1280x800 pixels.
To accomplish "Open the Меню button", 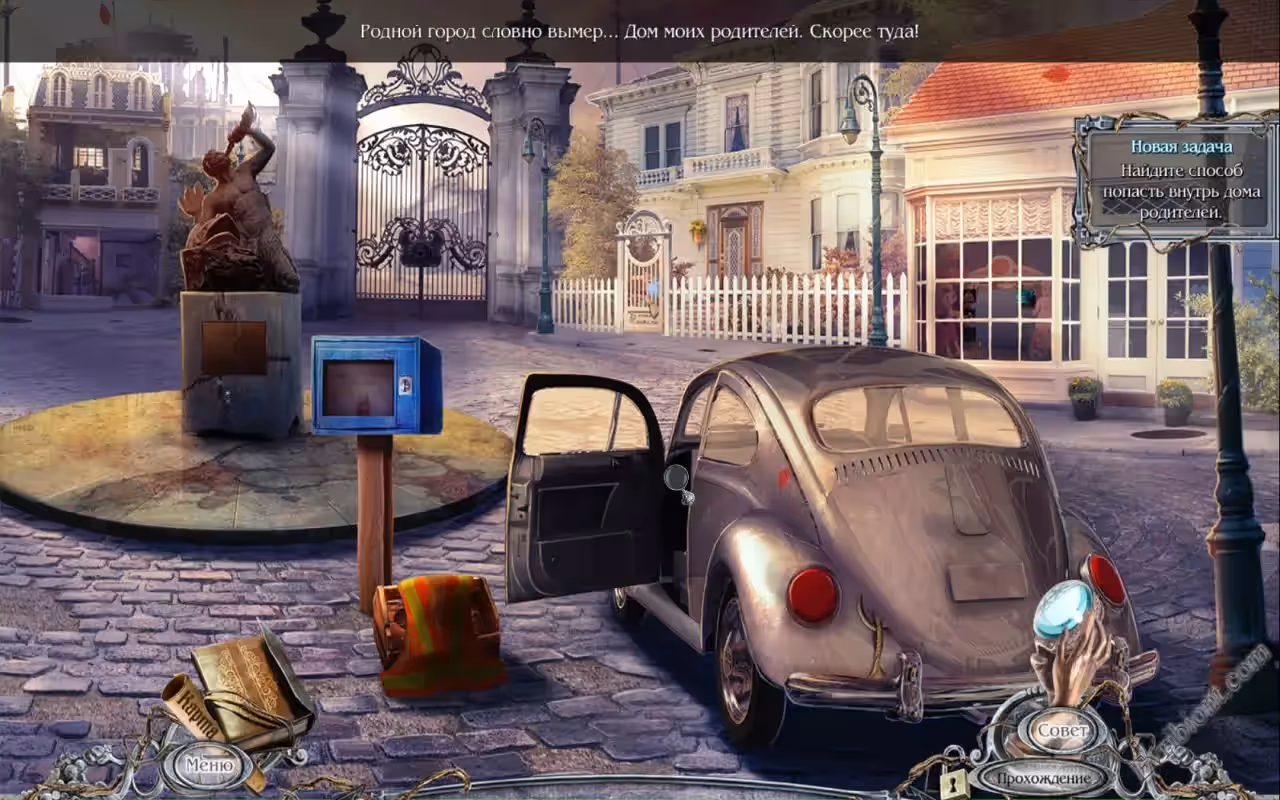I will (209, 765).
